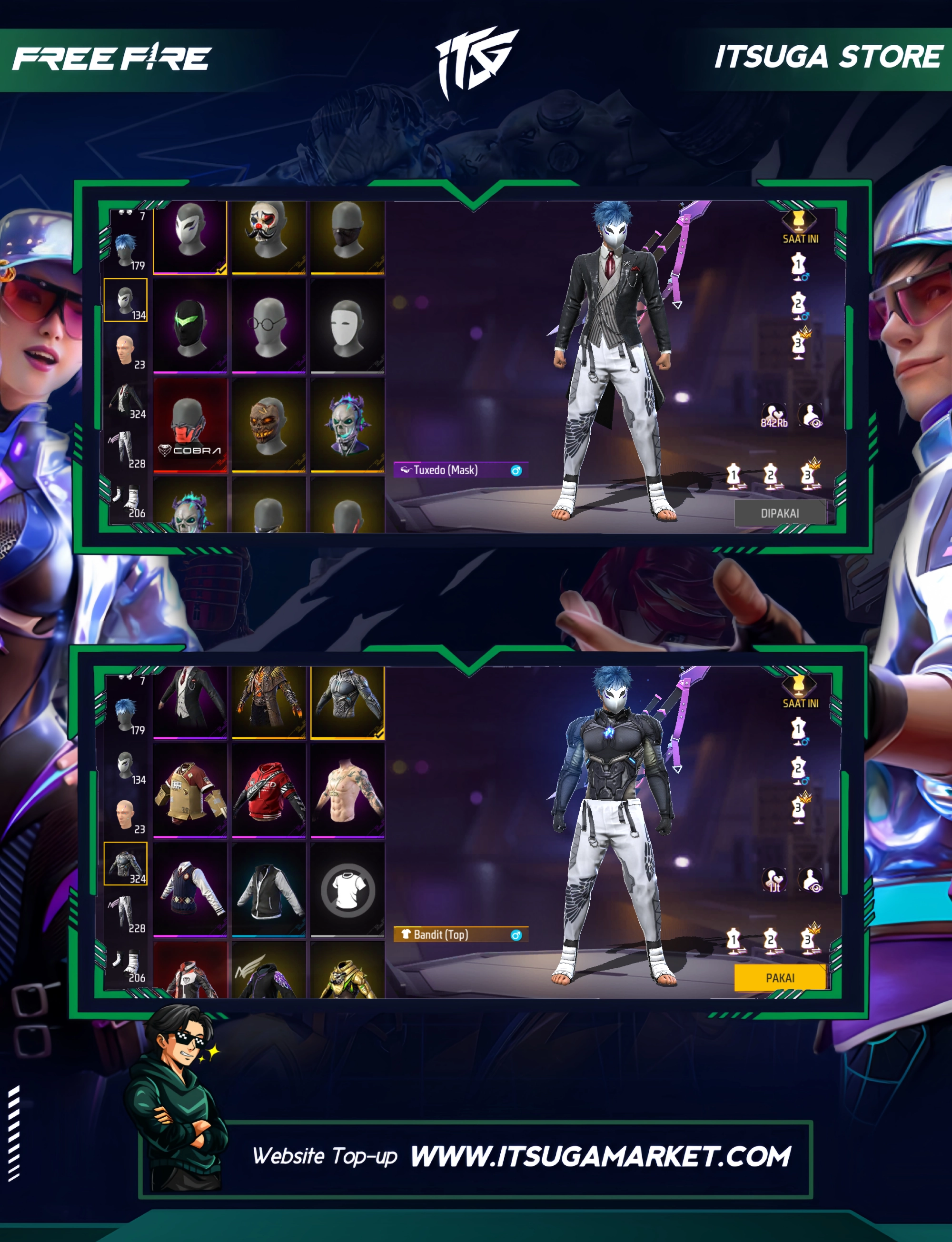Select the red Cobra mask
952x1242 pixels.
pyautogui.click(x=190, y=425)
